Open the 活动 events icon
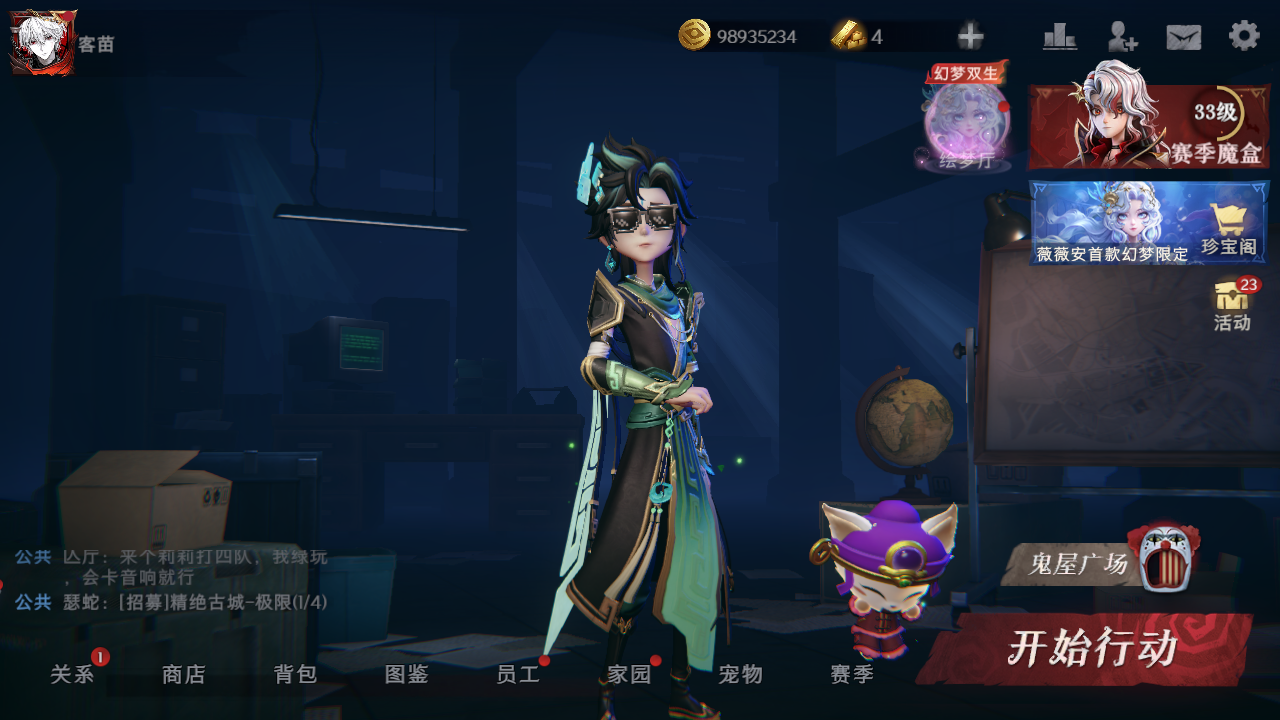The image size is (1280, 720). 1232,305
